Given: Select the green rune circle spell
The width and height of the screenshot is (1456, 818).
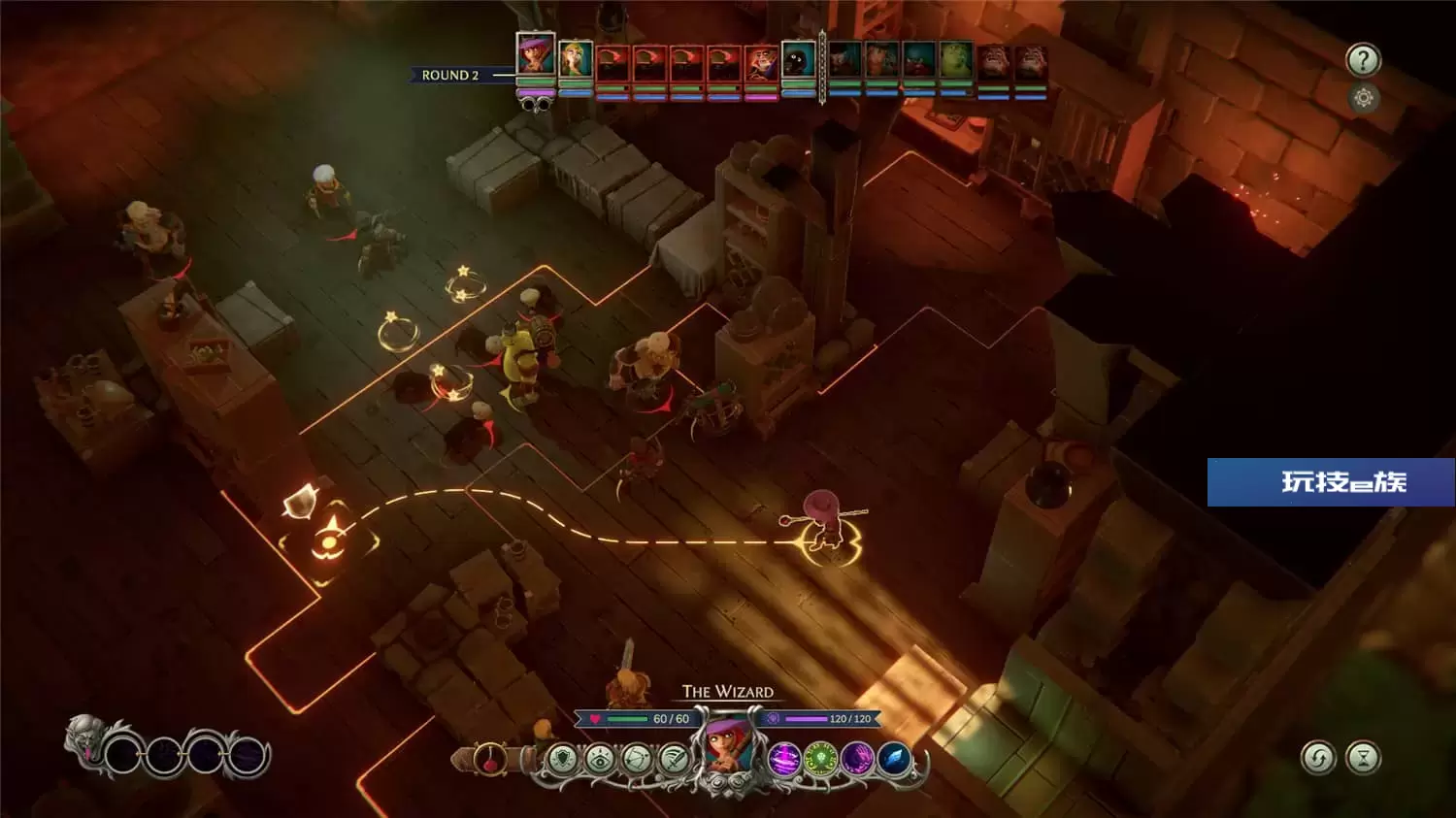Looking at the screenshot, I should [821, 759].
